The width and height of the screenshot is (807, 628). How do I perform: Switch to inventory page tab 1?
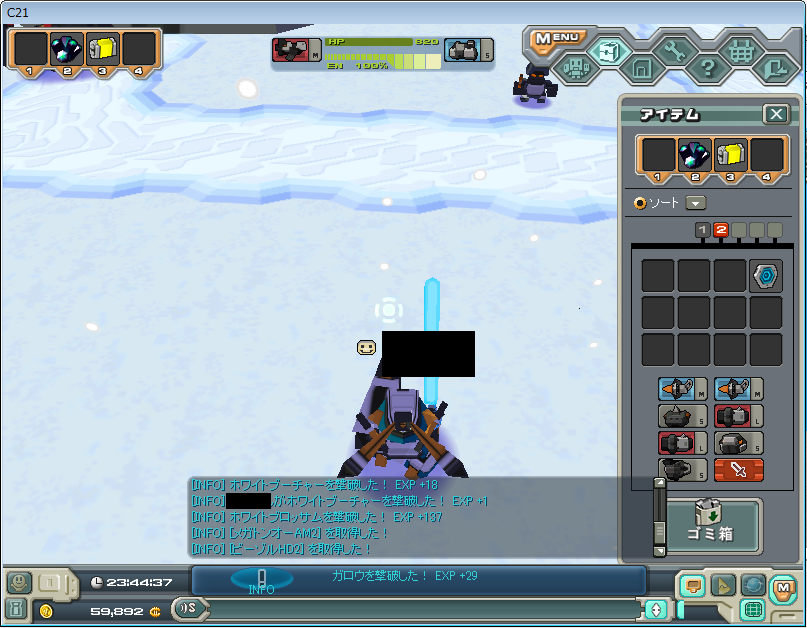click(703, 230)
